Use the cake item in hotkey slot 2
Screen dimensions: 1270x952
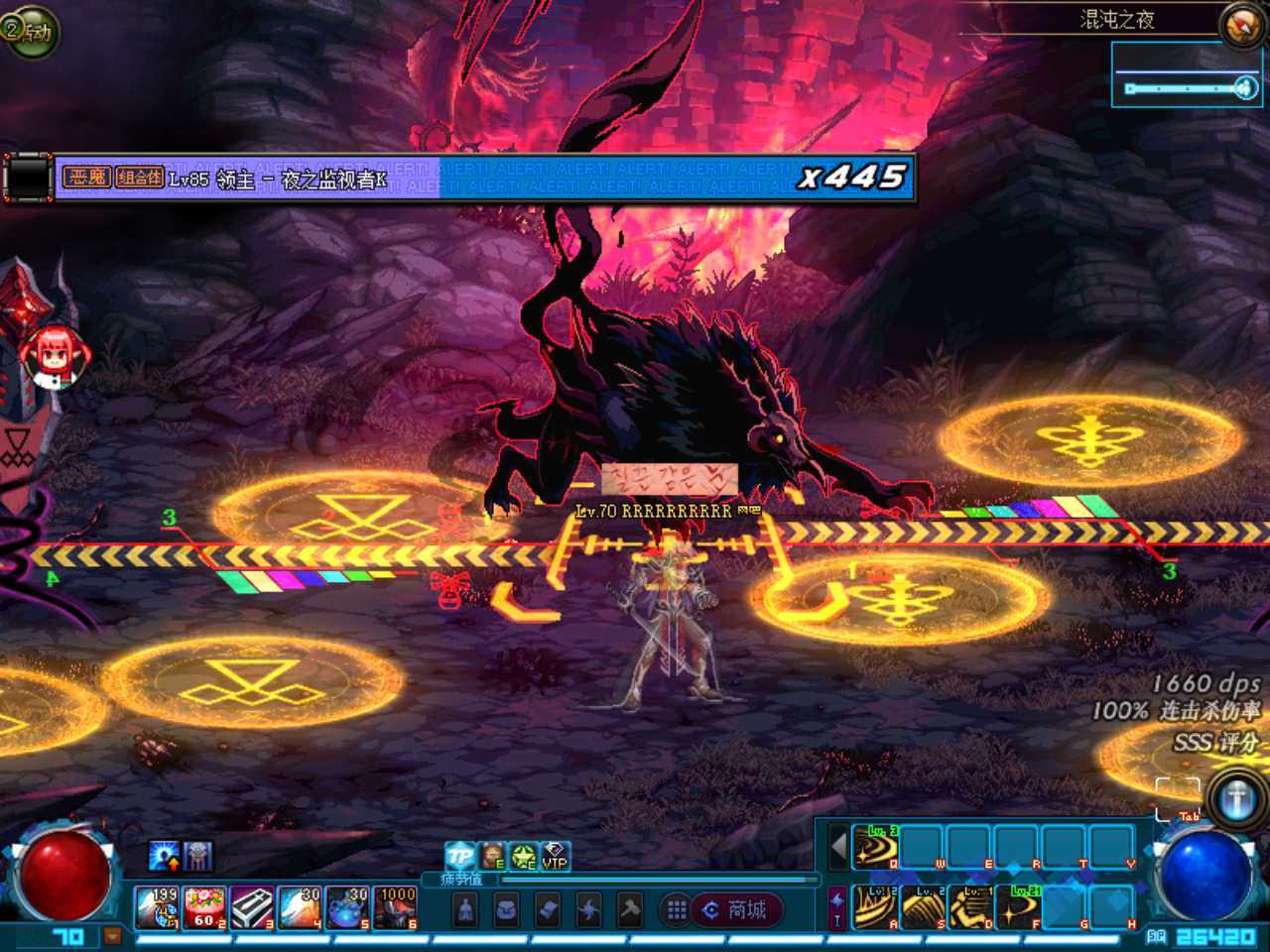pyautogui.click(x=203, y=908)
